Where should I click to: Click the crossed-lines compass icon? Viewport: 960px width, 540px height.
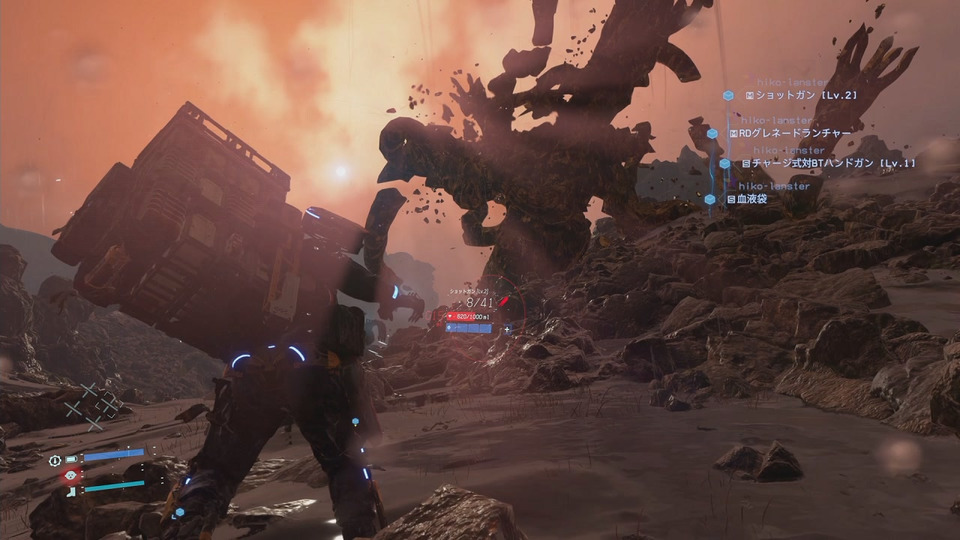[92, 406]
